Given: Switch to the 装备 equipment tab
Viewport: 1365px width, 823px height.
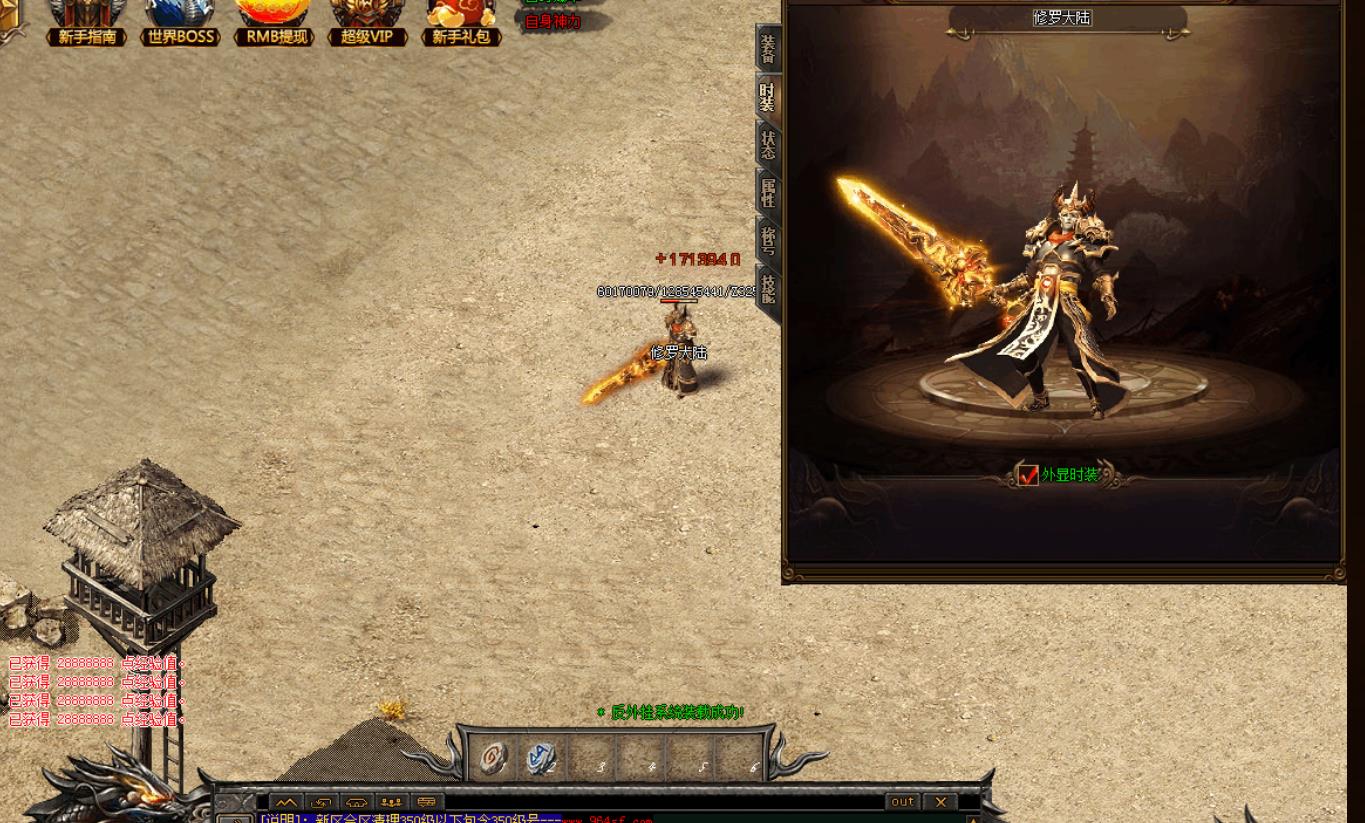Looking at the screenshot, I should click(x=767, y=49).
